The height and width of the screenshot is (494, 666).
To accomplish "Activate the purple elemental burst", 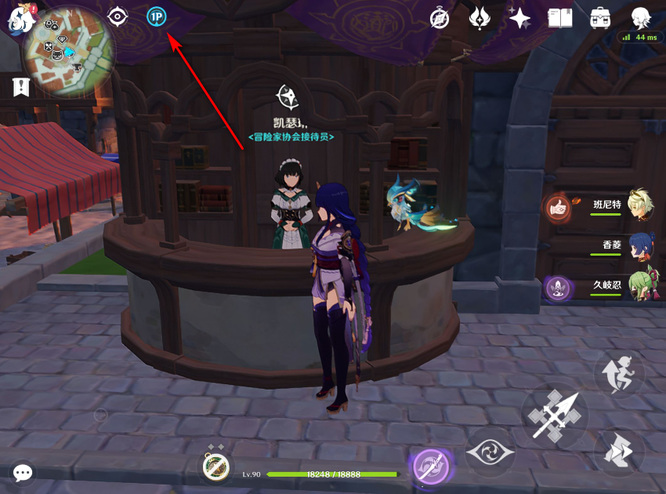I will (433, 467).
